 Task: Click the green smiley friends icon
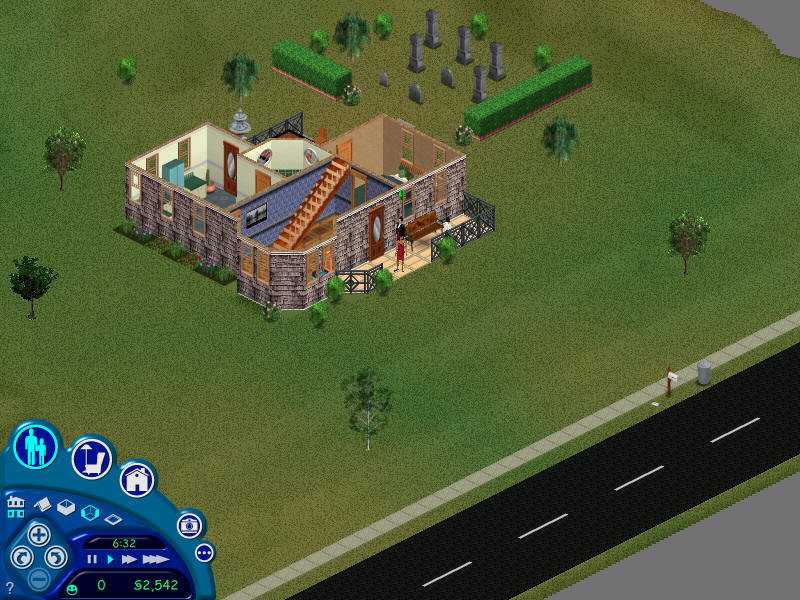pos(72,587)
